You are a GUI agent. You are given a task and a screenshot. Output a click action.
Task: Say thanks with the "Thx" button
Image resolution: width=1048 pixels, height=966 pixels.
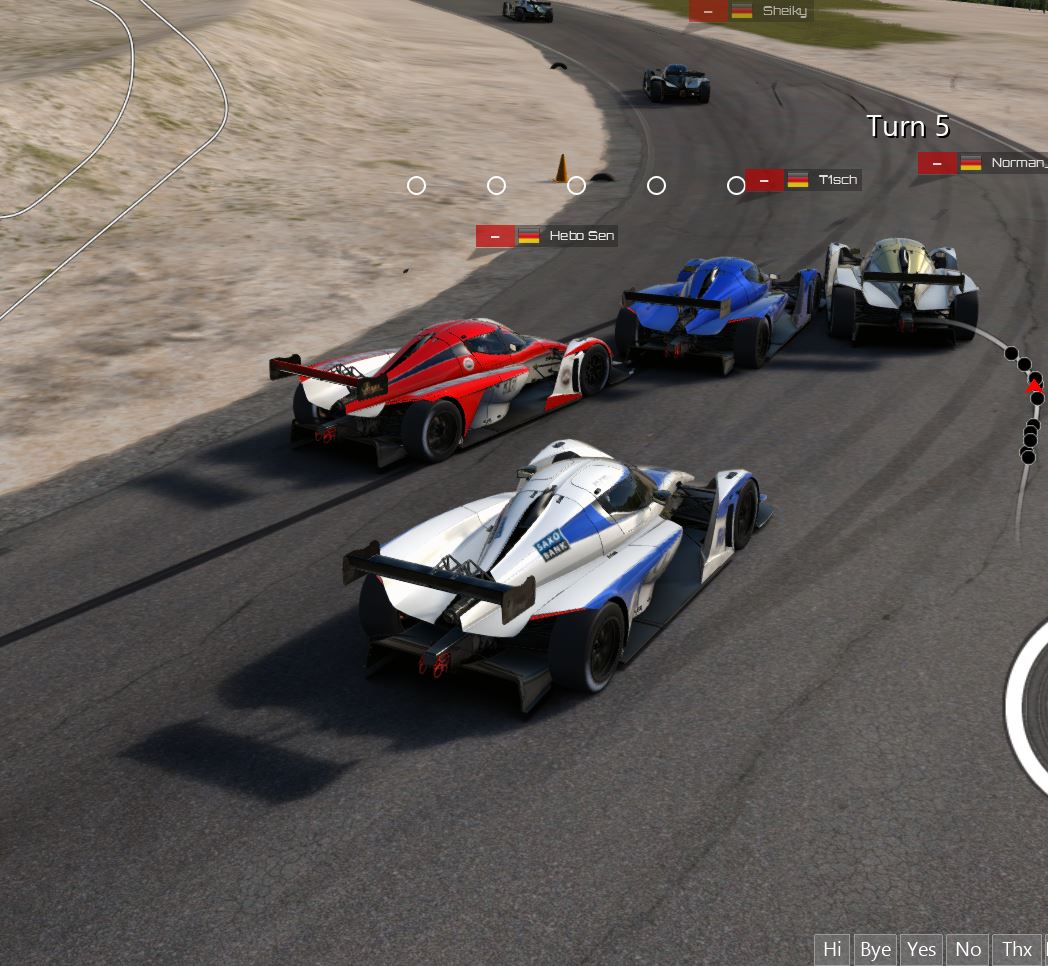click(x=1016, y=949)
